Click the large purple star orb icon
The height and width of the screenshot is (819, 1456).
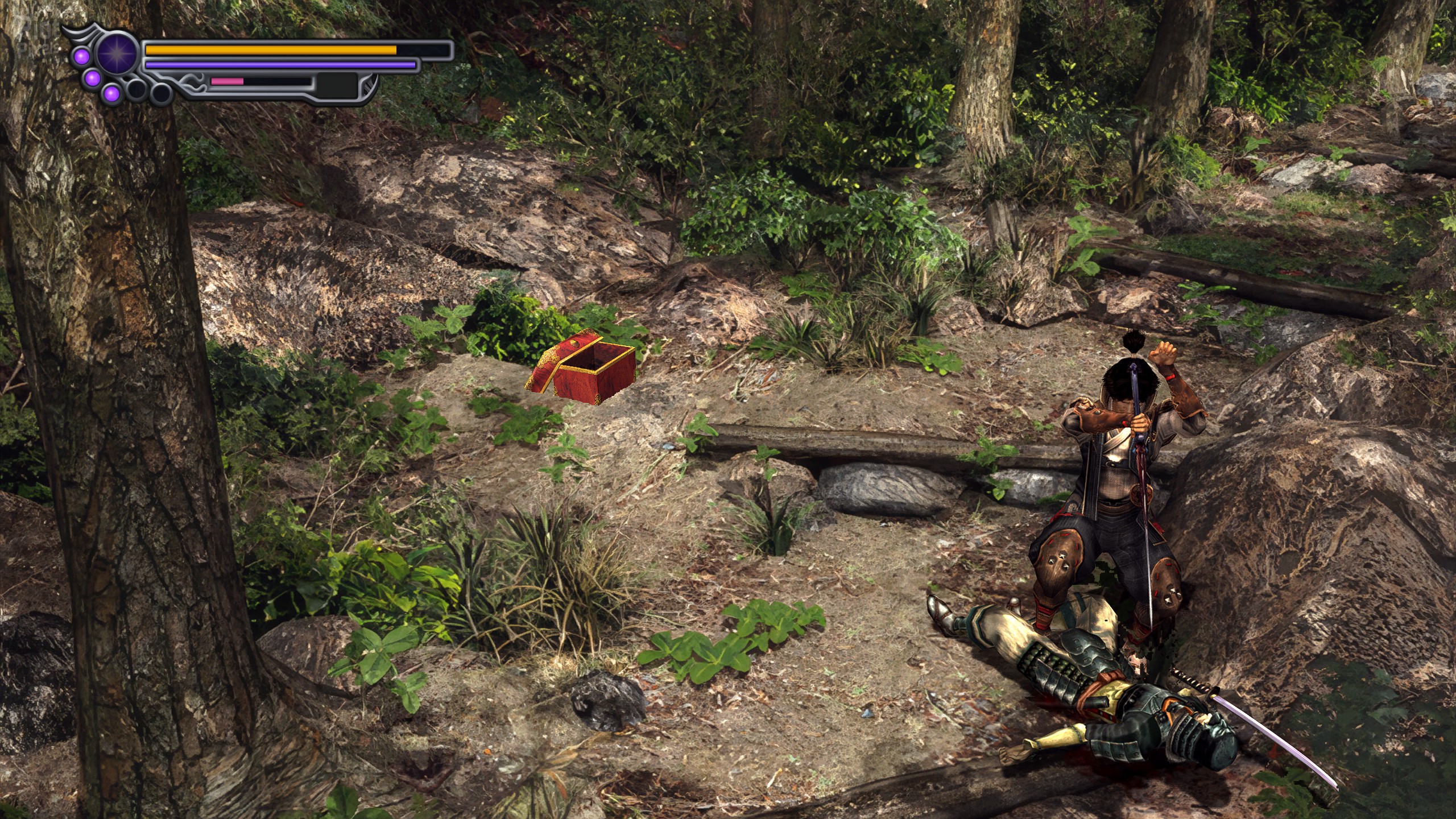pos(118,53)
